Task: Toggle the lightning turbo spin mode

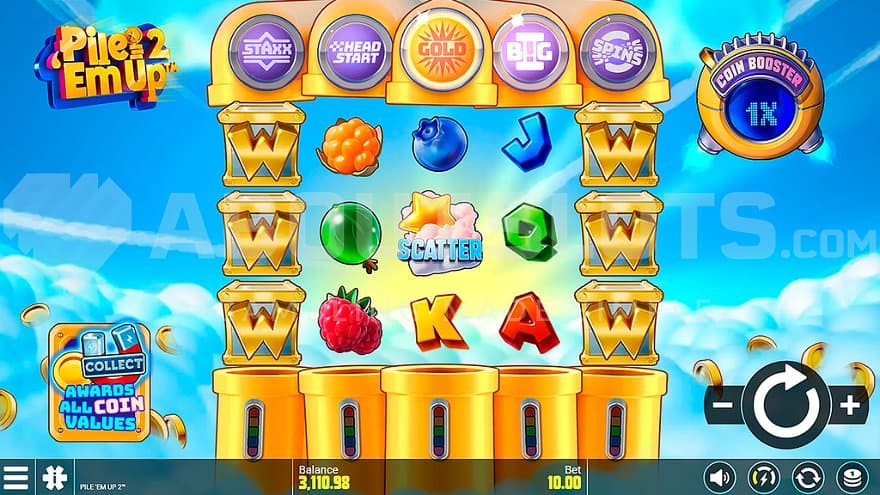Action: 763,477
